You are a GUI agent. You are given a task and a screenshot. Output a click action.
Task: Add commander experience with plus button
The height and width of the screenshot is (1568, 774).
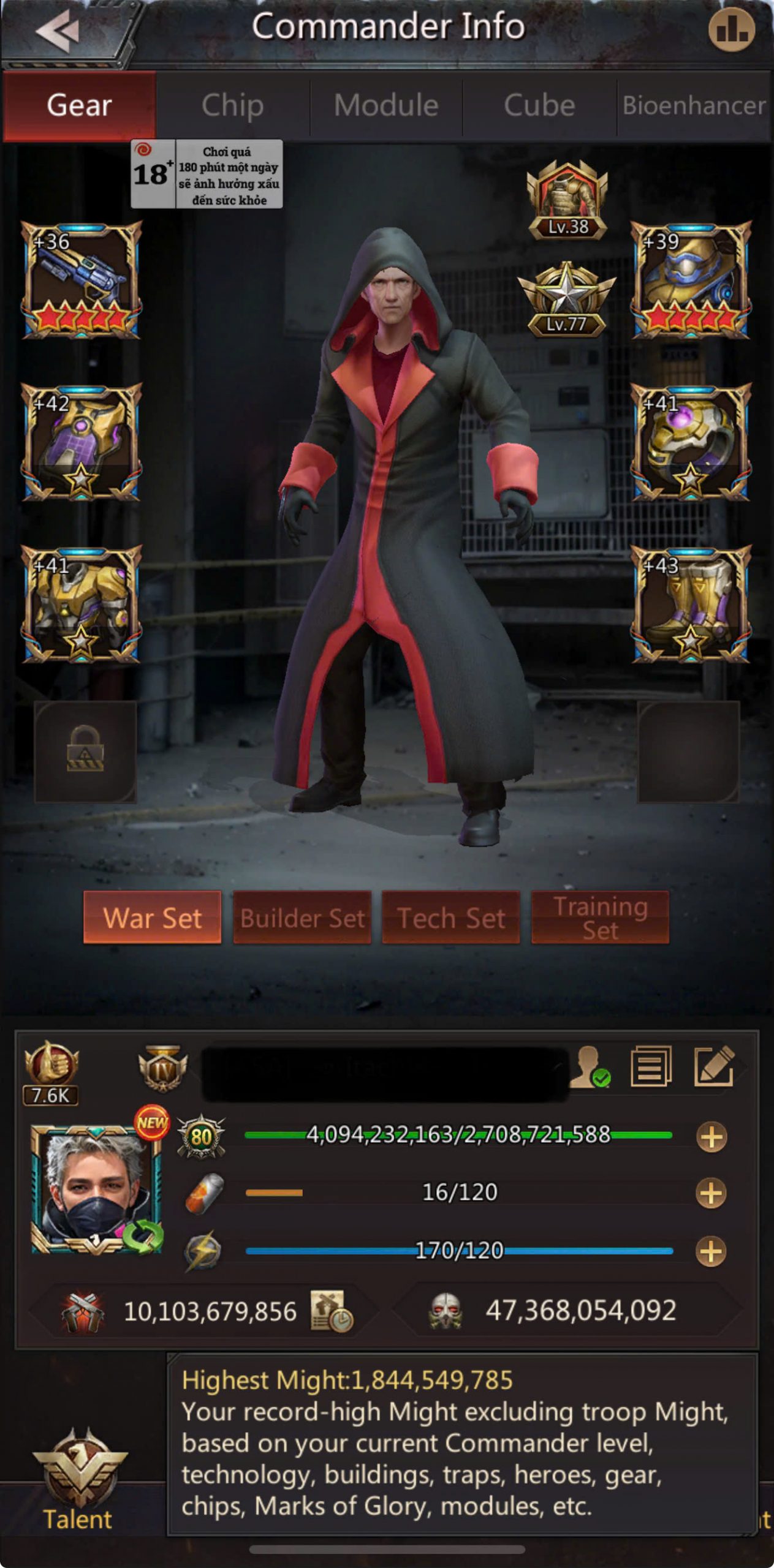711,1137
